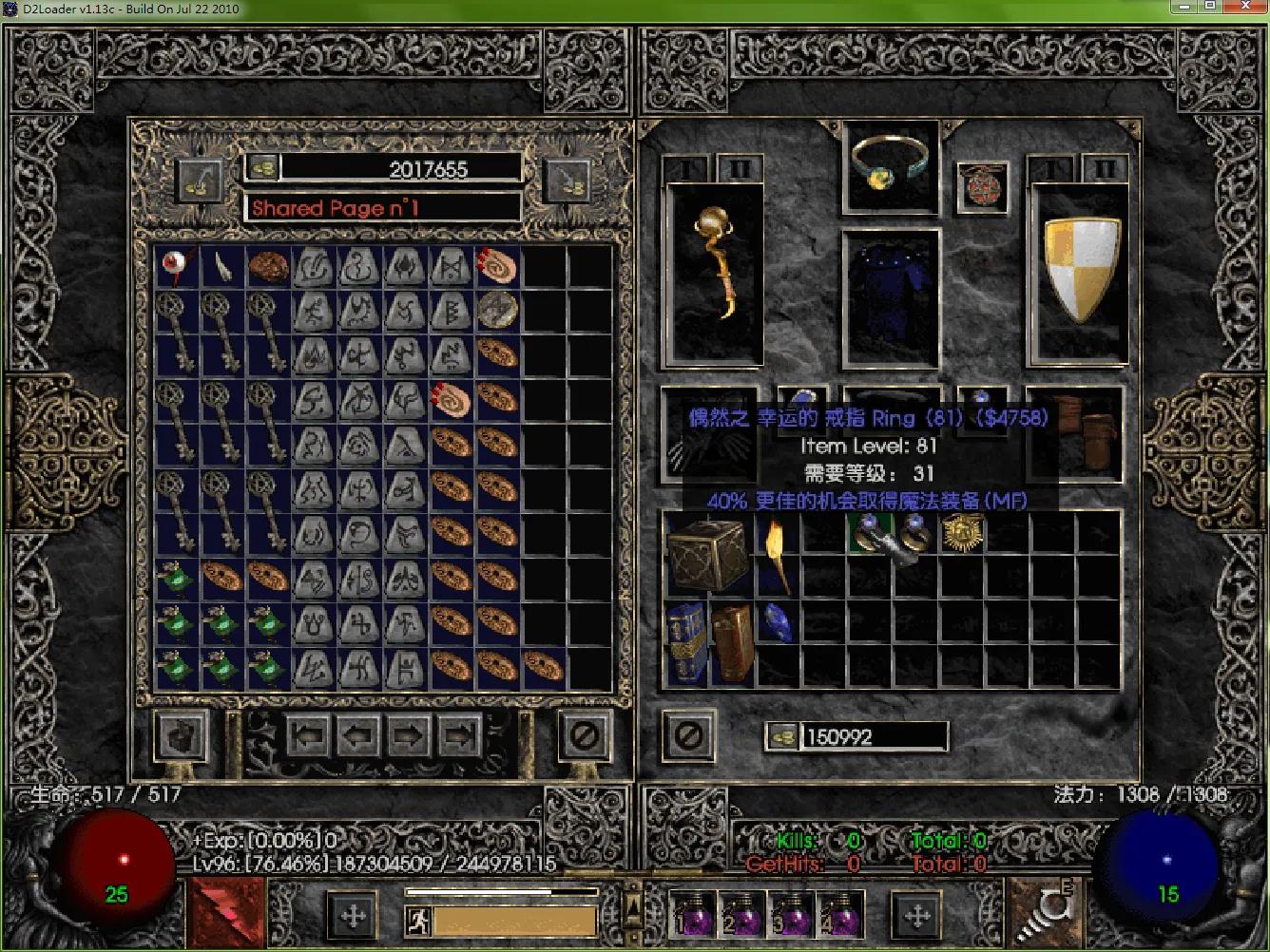
Task: Click the stash gold amount coin button
Action: point(262,168)
